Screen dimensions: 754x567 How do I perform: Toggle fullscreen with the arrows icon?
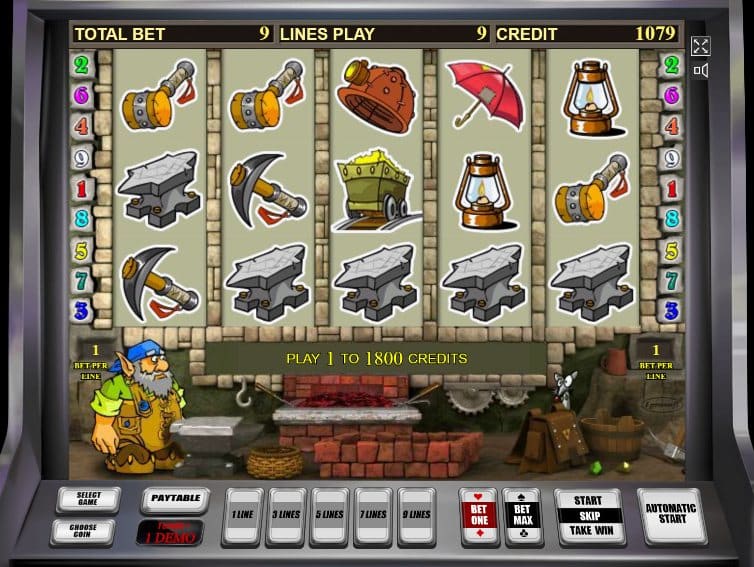[x=701, y=46]
